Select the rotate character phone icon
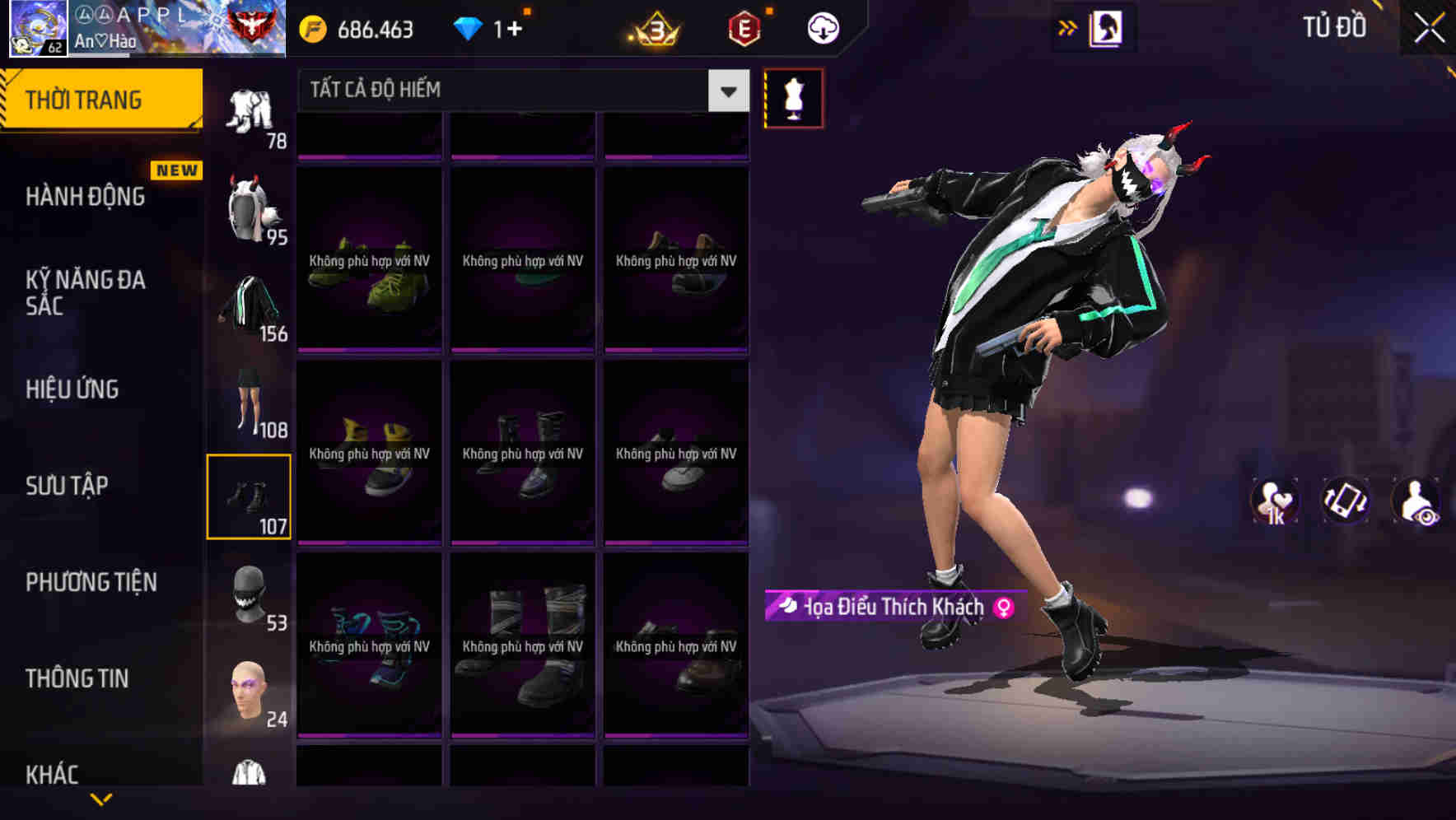 [1348, 501]
